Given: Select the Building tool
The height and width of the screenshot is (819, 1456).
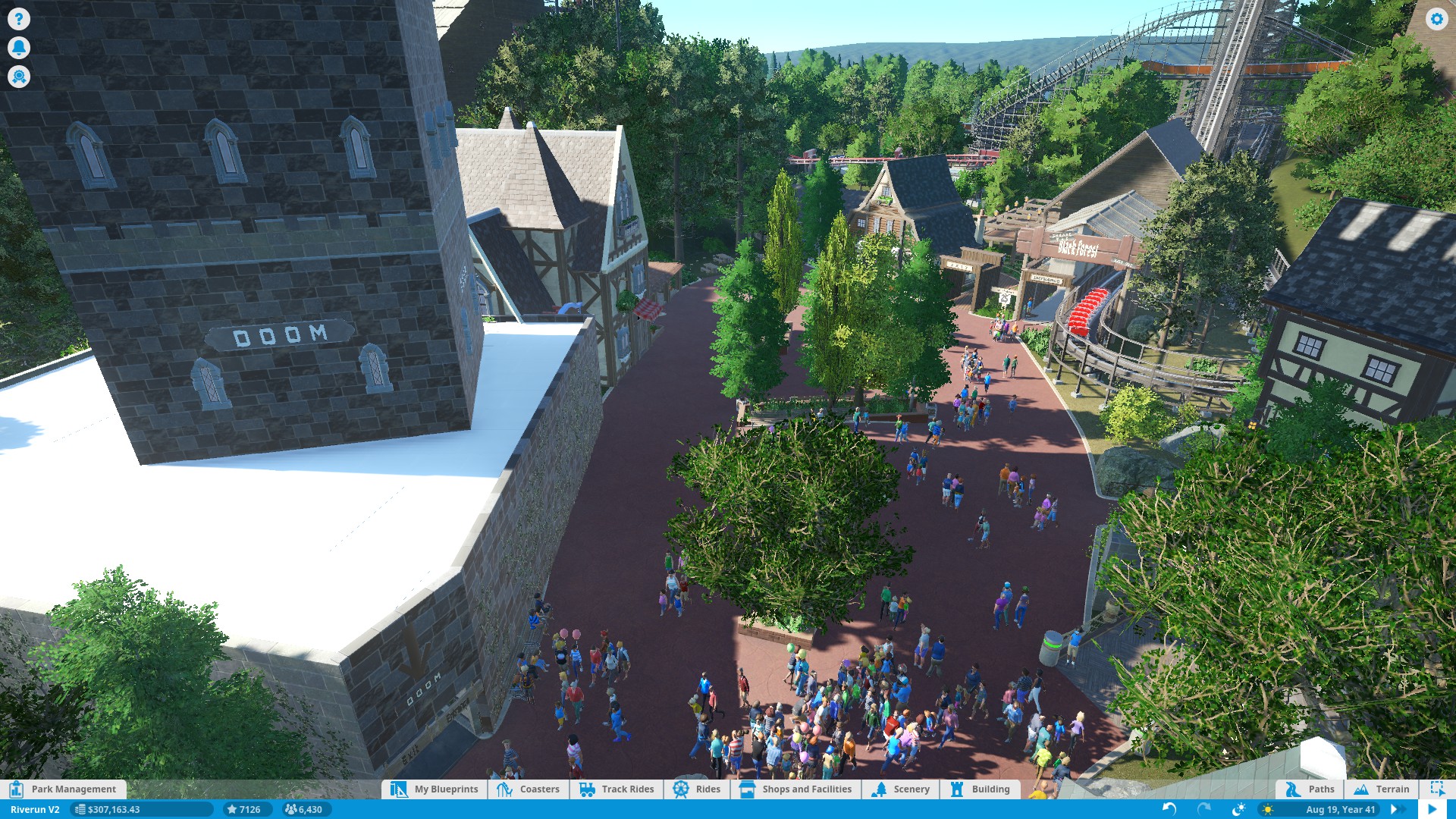Looking at the screenshot, I should tap(981, 789).
